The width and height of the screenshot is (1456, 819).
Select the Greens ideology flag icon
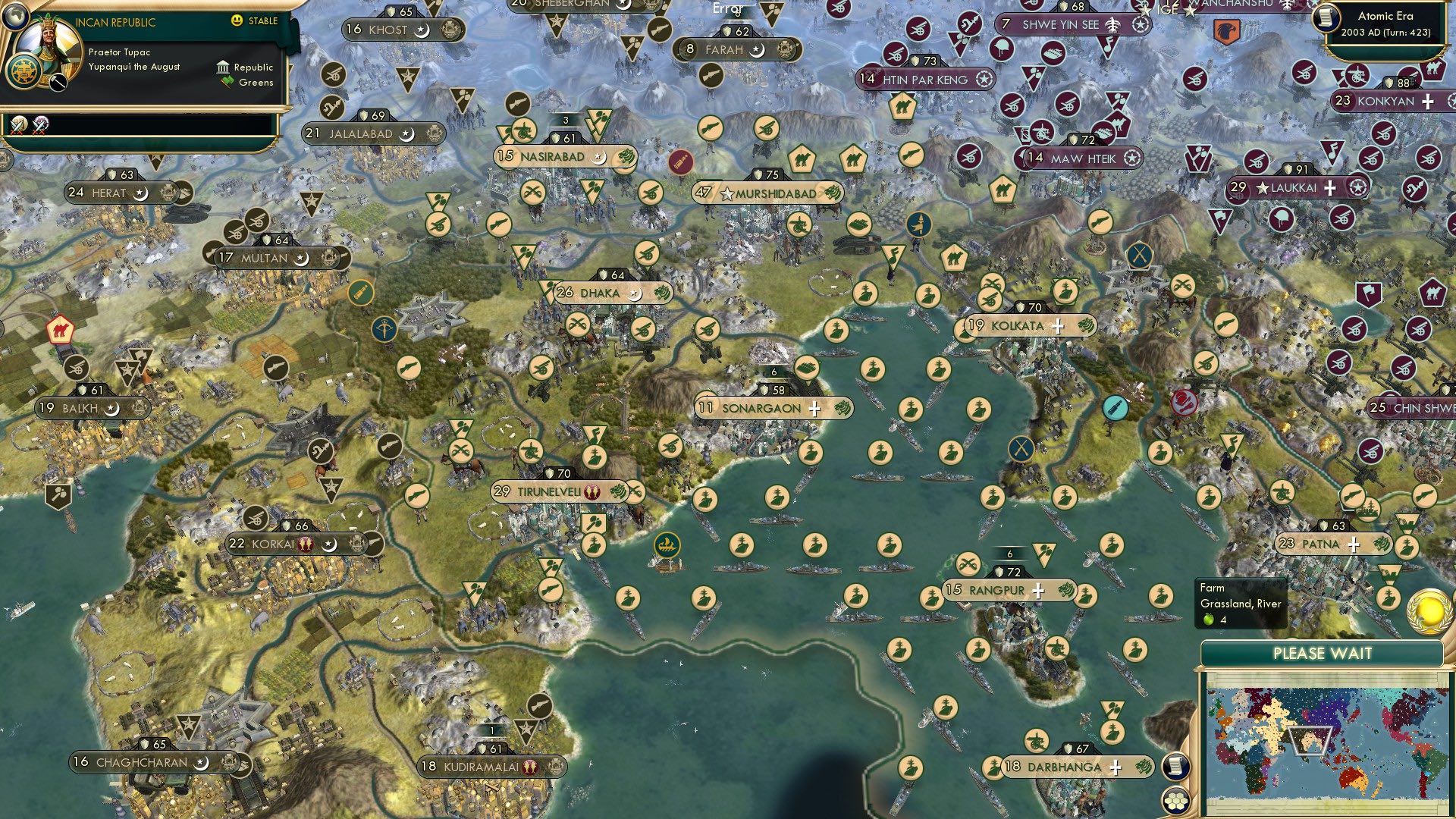(x=224, y=82)
